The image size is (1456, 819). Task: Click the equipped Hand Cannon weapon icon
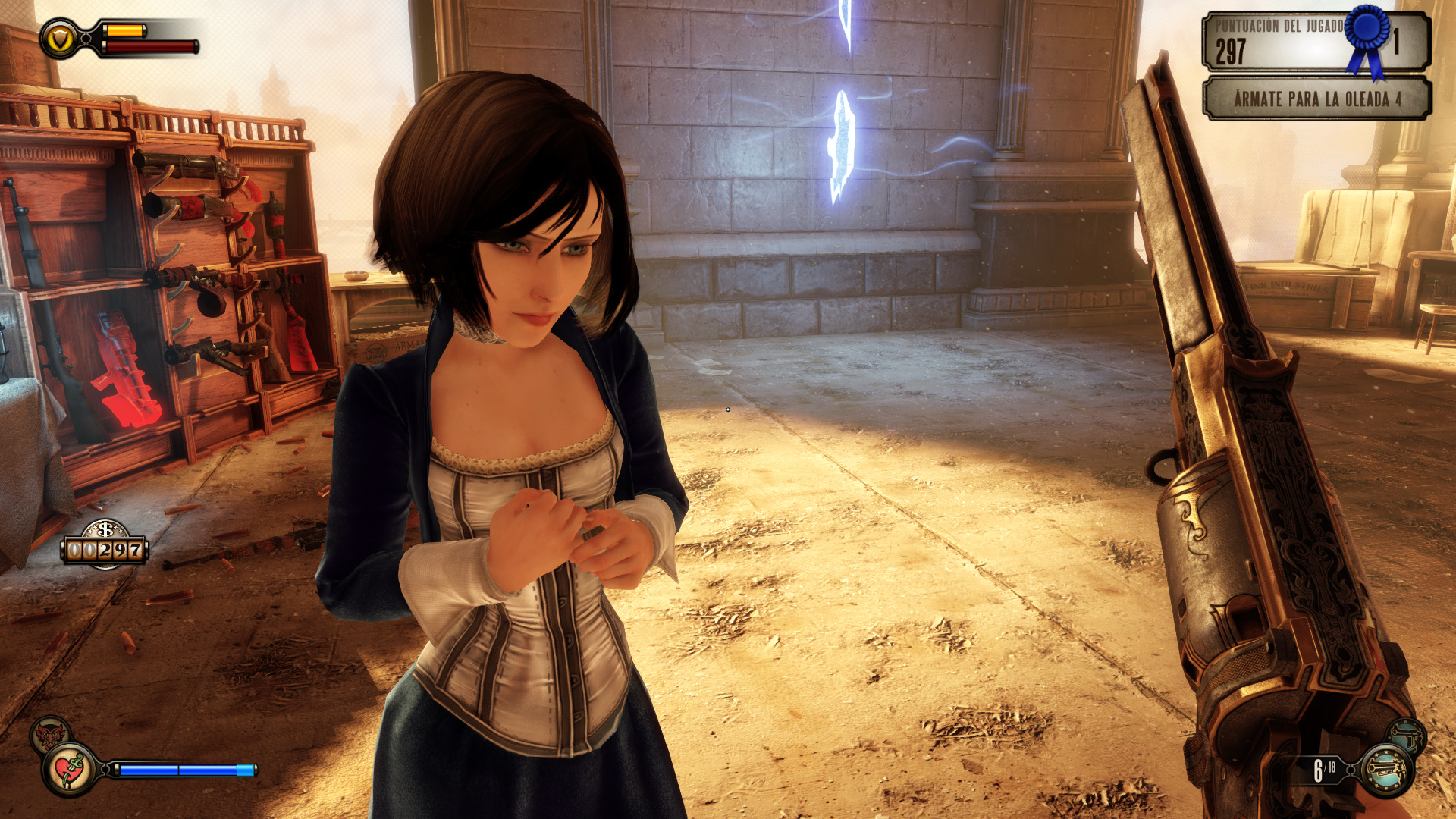(1386, 770)
